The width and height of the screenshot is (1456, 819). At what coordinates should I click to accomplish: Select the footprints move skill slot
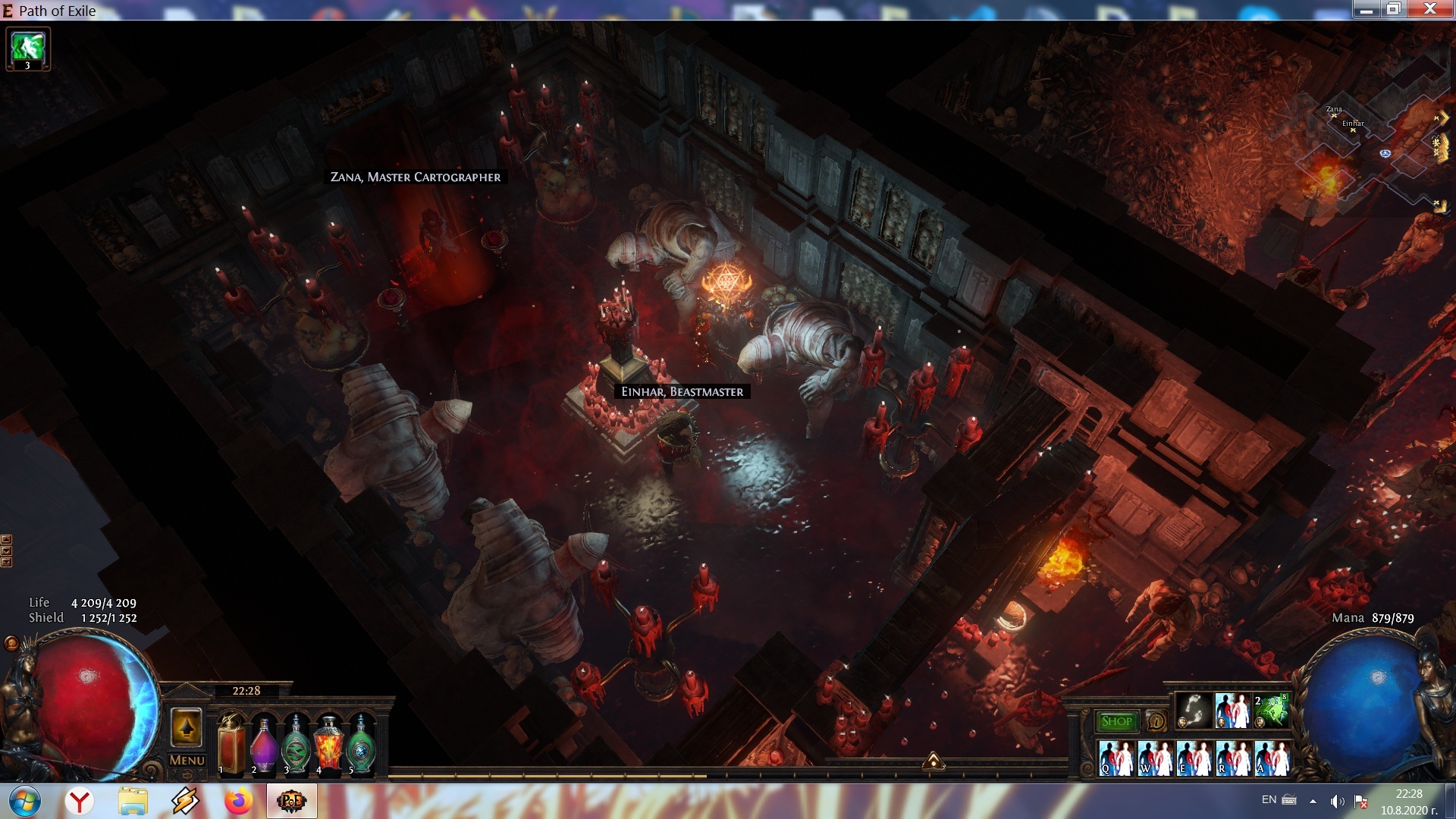[x=1194, y=711]
